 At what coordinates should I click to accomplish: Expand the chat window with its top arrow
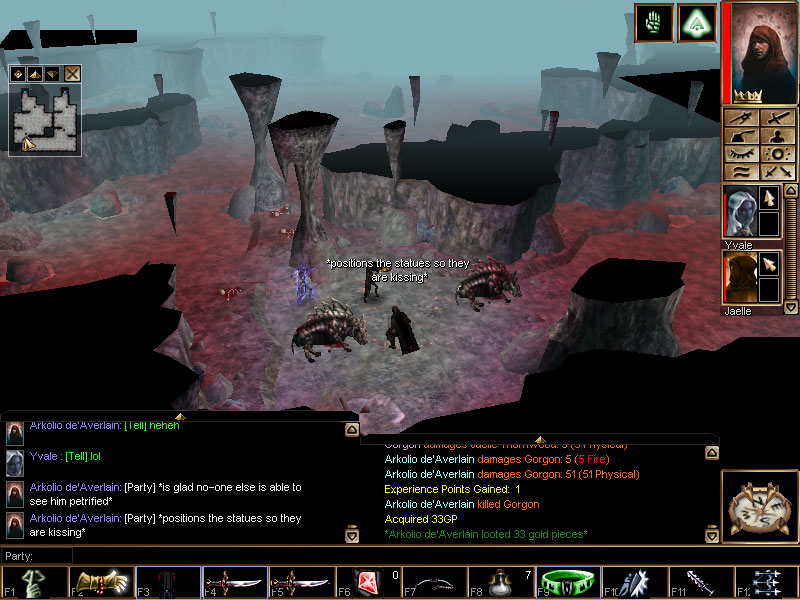tap(179, 415)
